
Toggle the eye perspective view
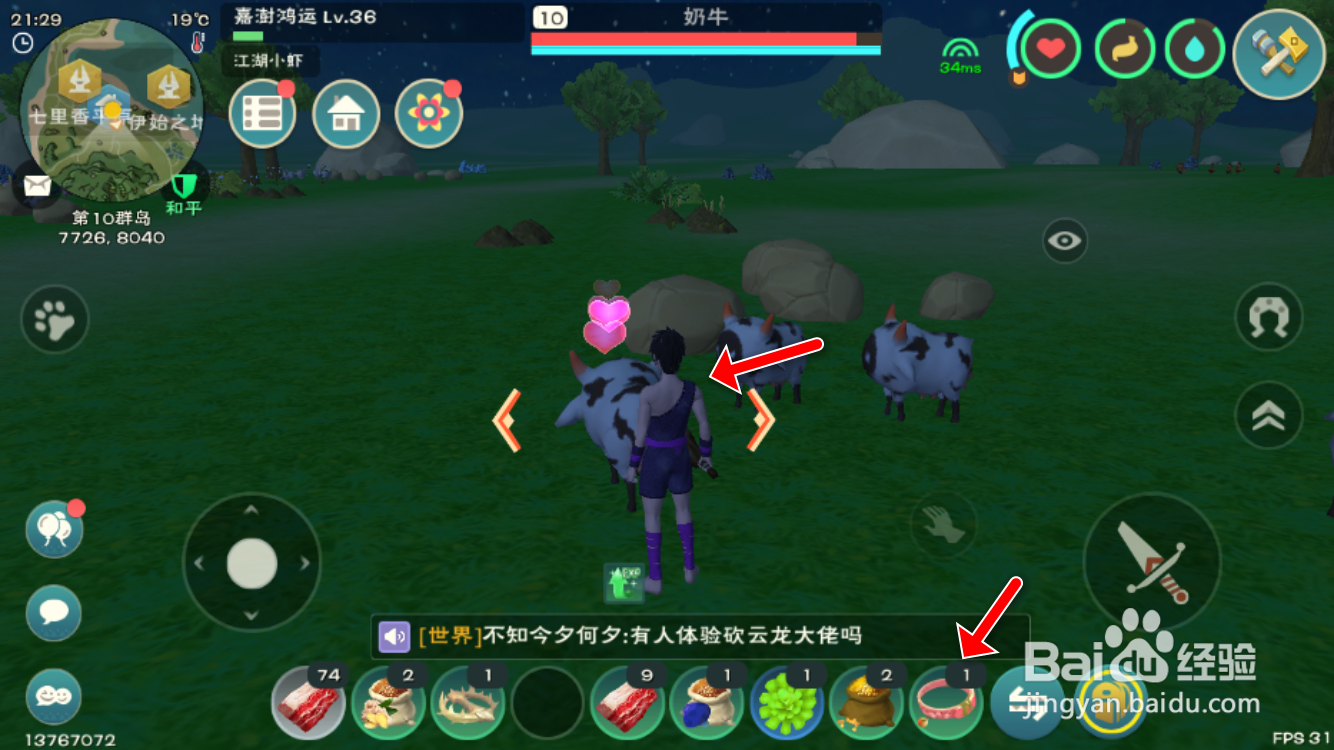point(1064,240)
